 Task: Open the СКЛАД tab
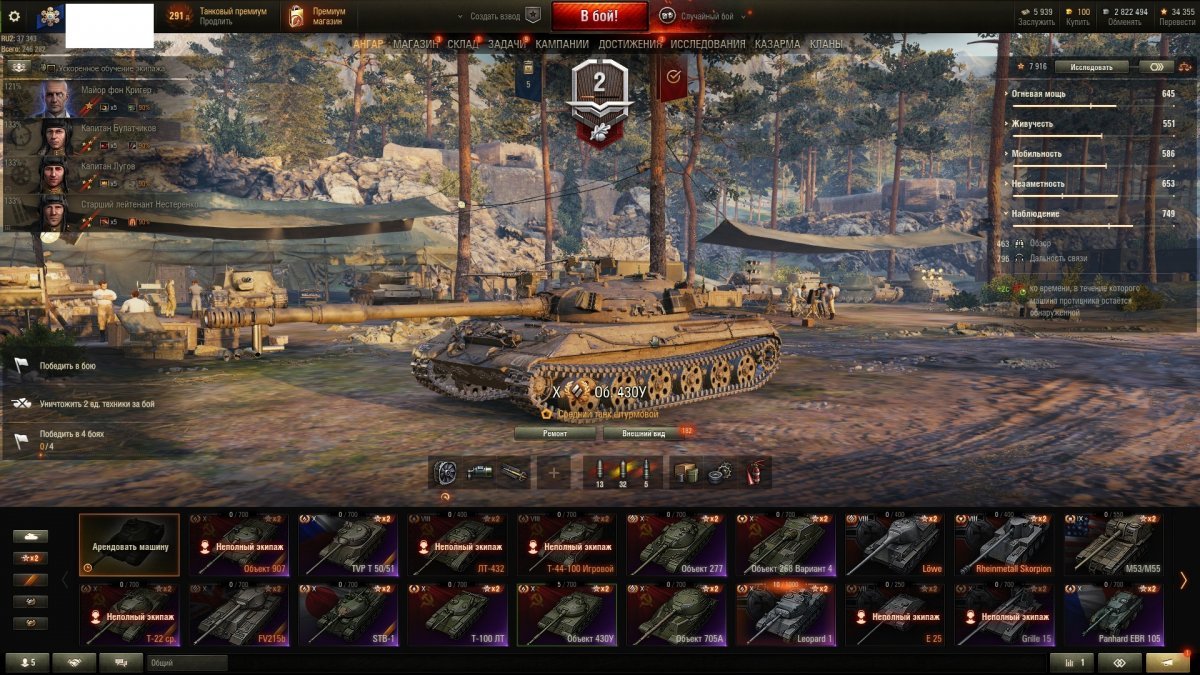coord(463,44)
